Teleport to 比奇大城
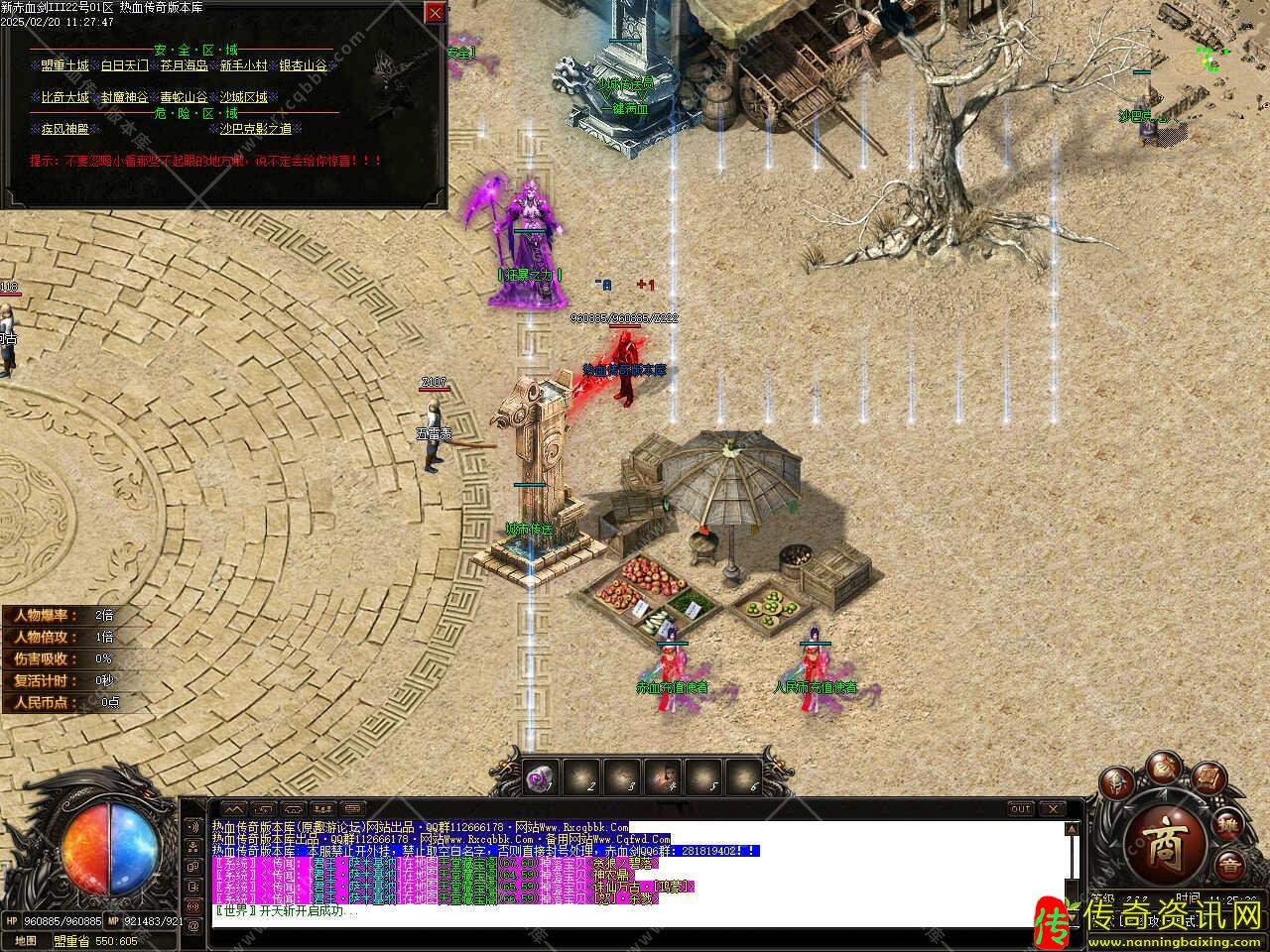 65,97
